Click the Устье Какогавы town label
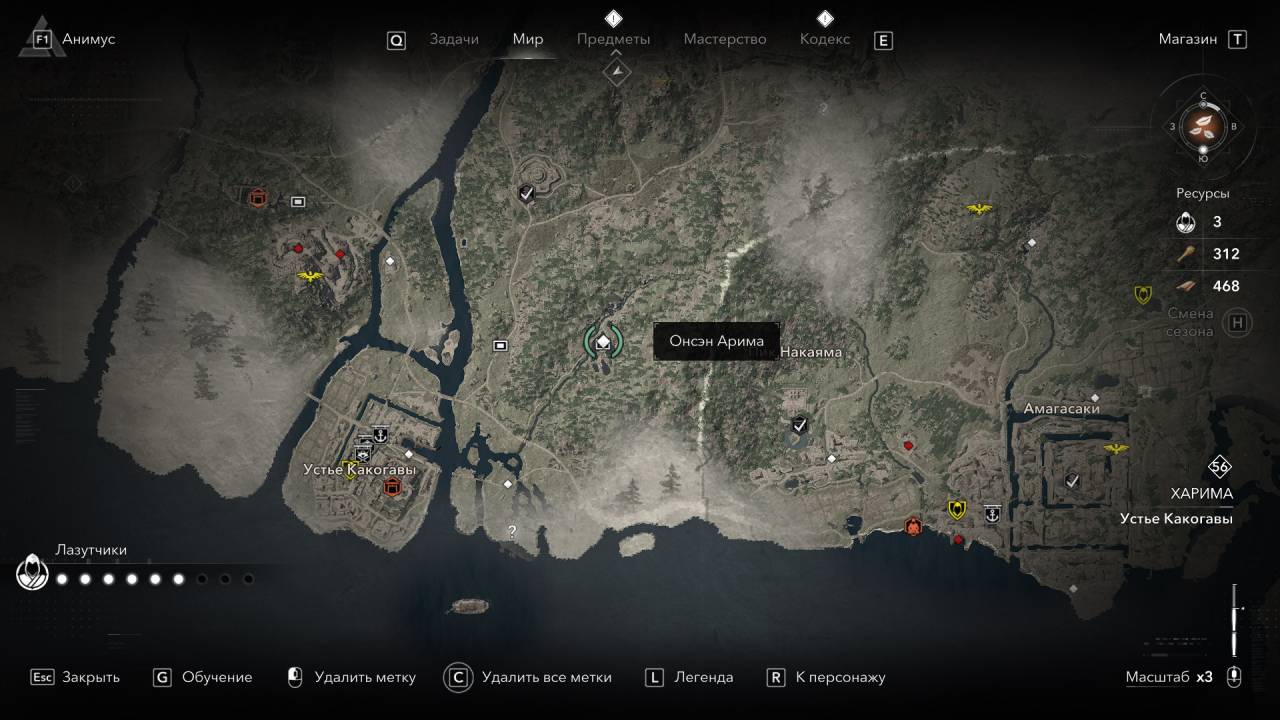This screenshot has height=720, width=1280. 359,469
